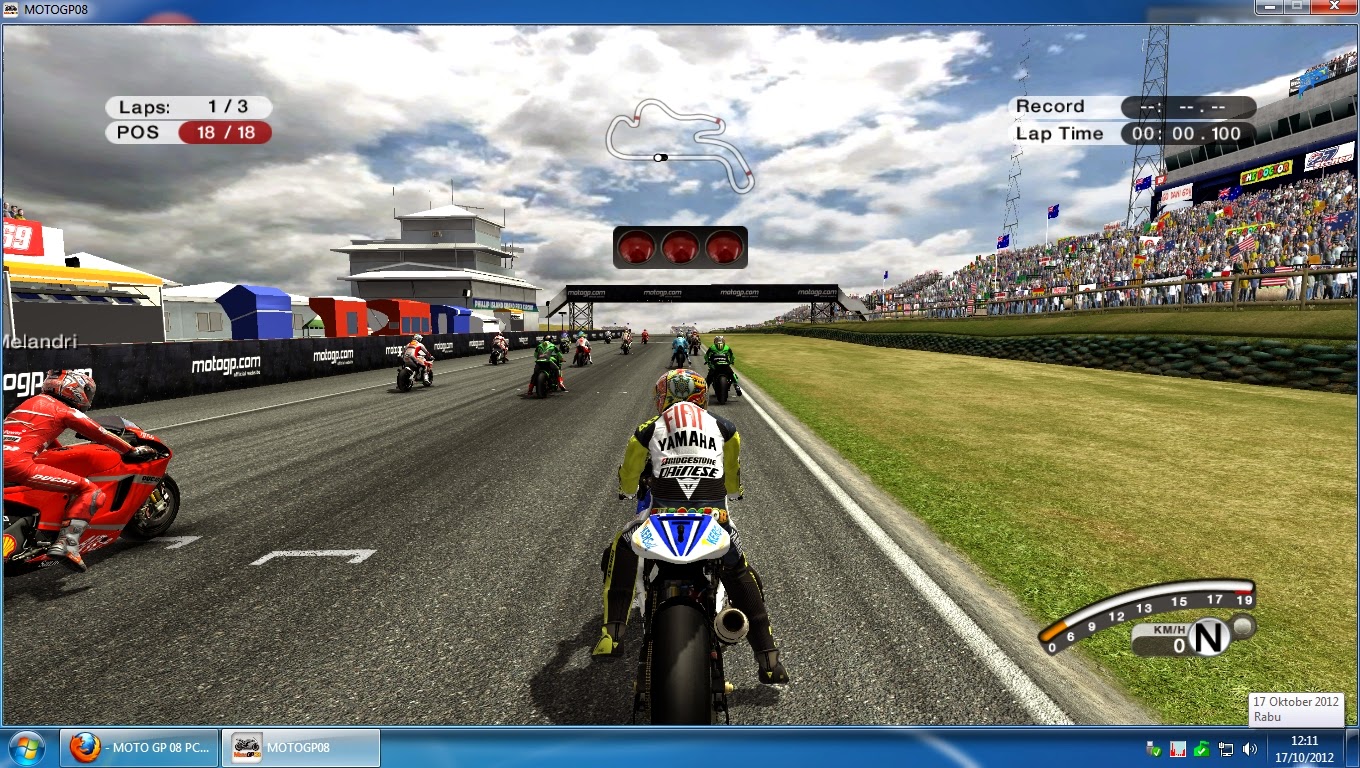Click the Laps 1/3 counter
This screenshot has width=1360, height=768.
point(186,107)
